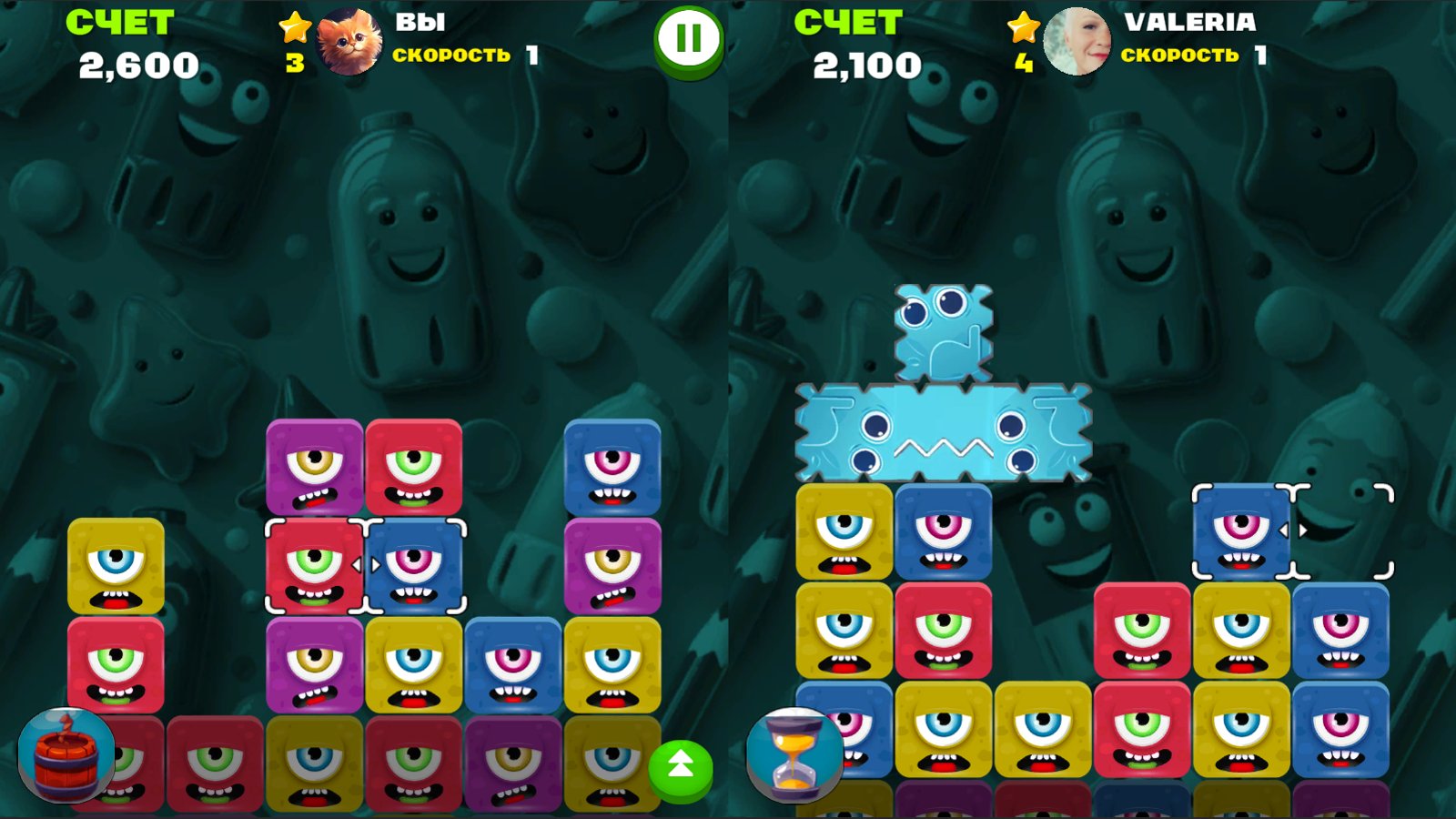Click your score showing 2,600
The height and width of the screenshot is (819, 1456).
pos(138,64)
